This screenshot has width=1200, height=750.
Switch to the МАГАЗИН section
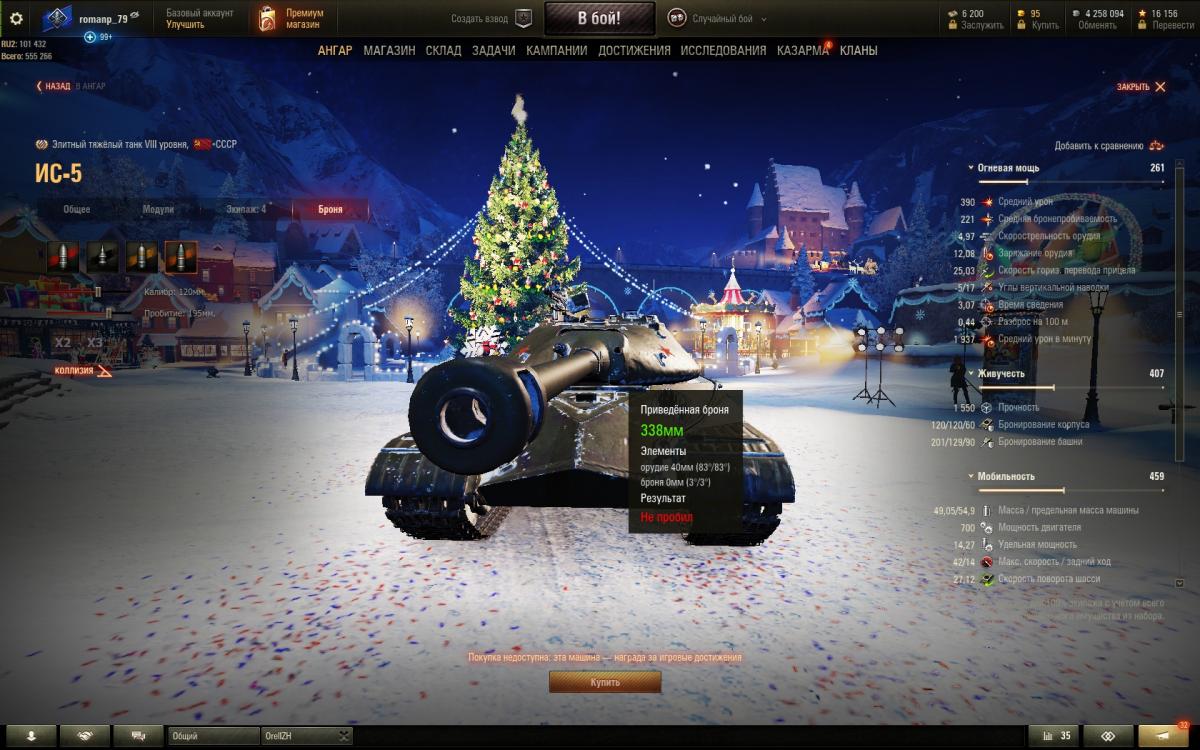[x=389, y=51]
